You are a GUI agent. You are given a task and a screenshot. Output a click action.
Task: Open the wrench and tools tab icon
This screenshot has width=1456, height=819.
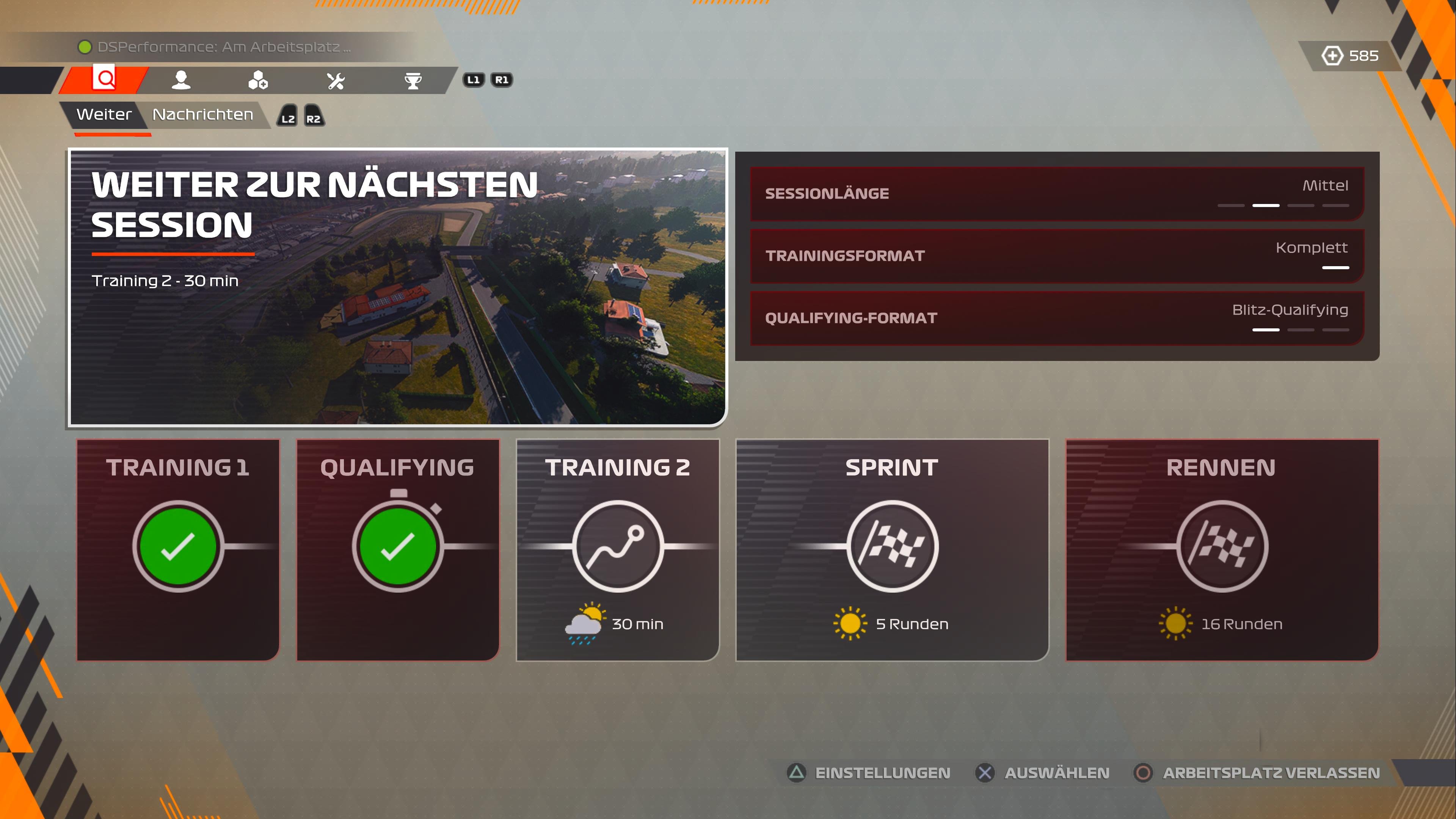336,80
